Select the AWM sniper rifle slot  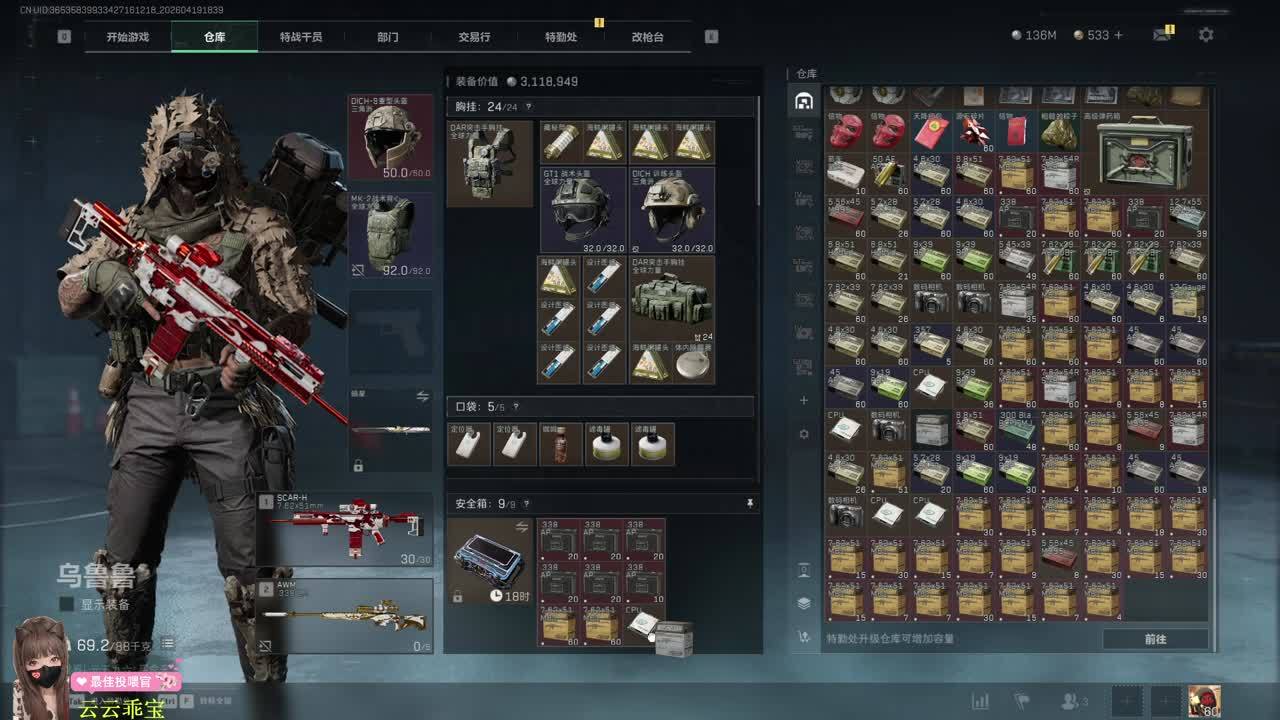345,616
